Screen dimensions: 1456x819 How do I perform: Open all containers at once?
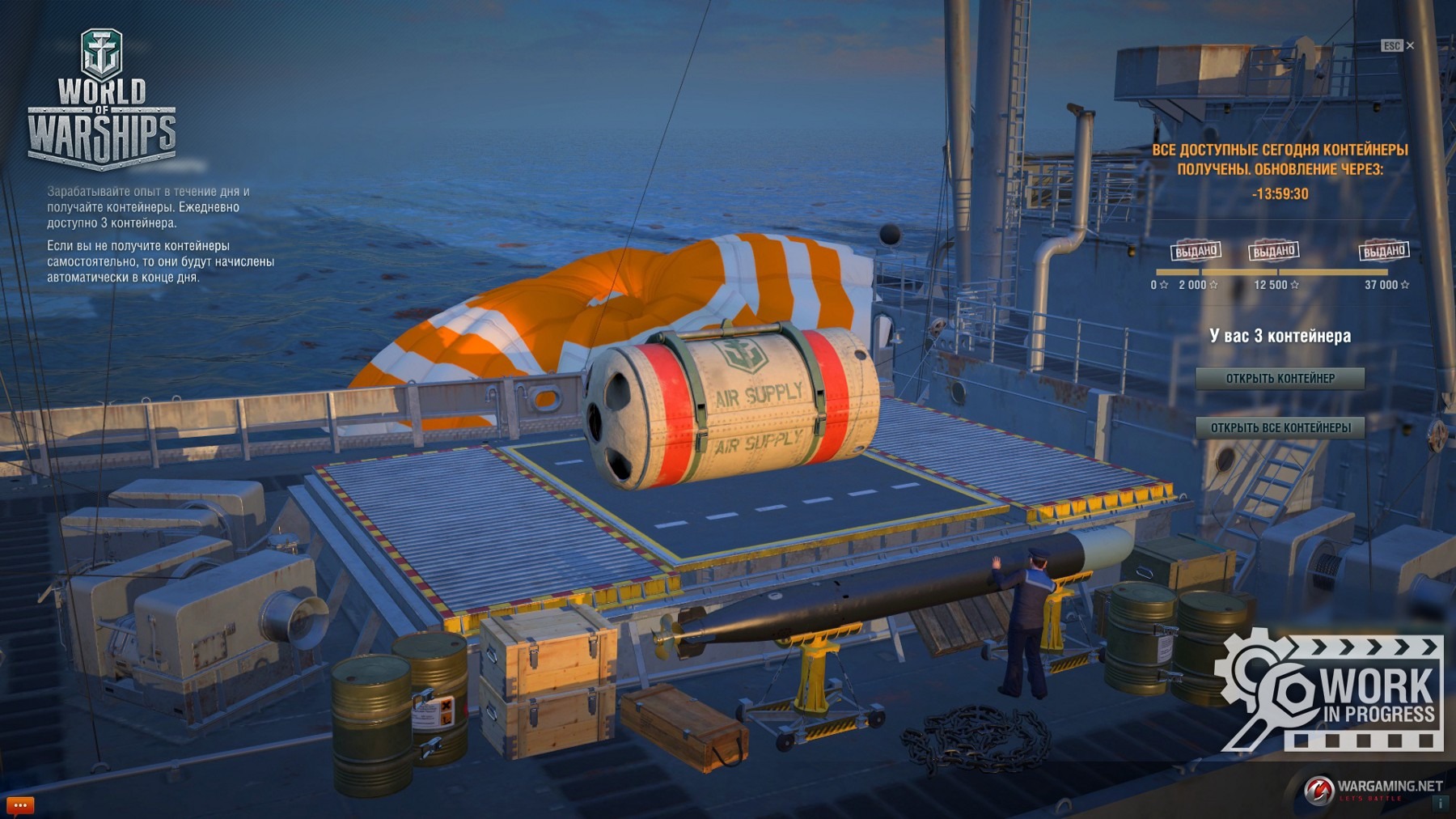tap(1280, 428)
